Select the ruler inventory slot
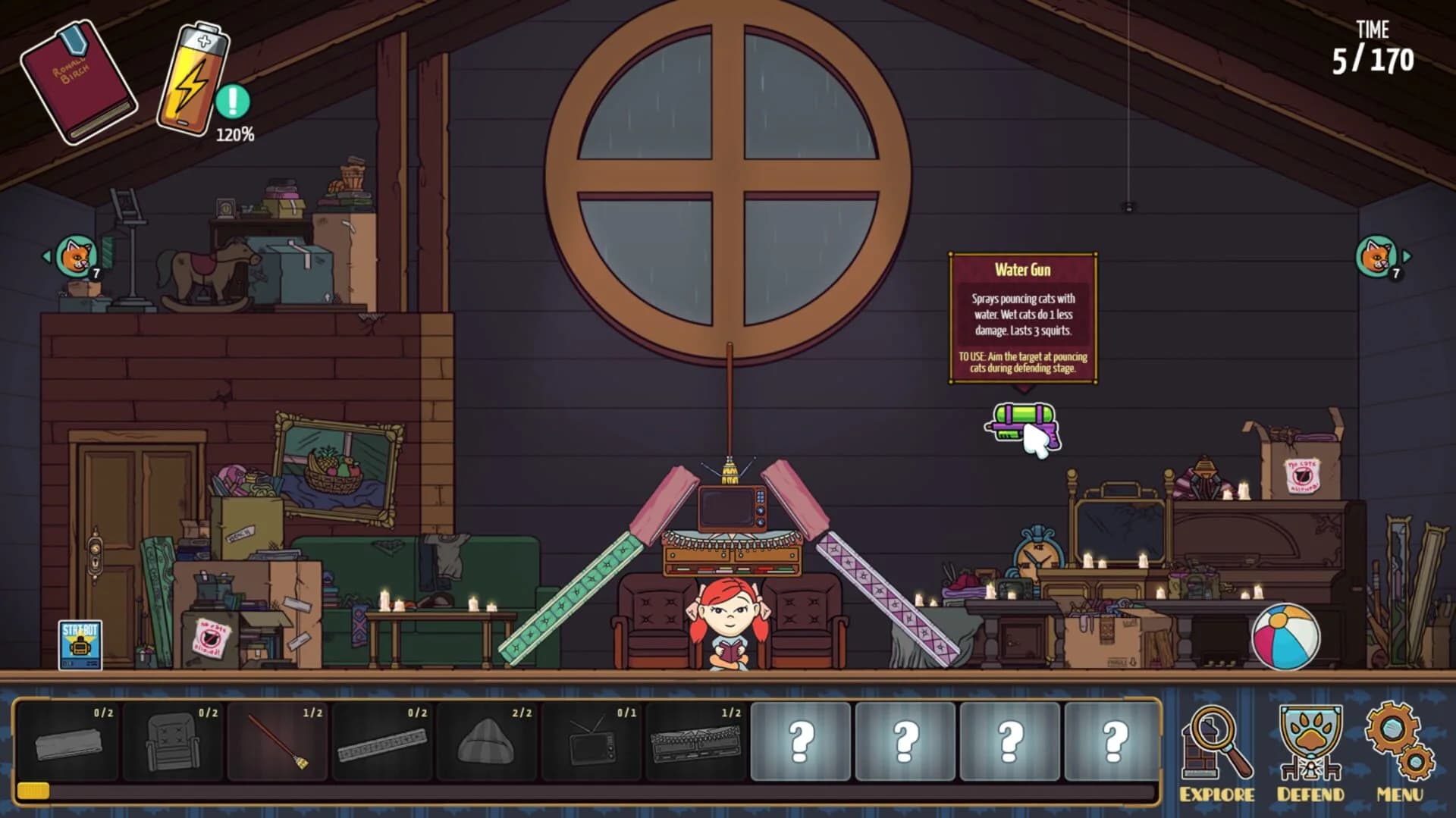 383,739
